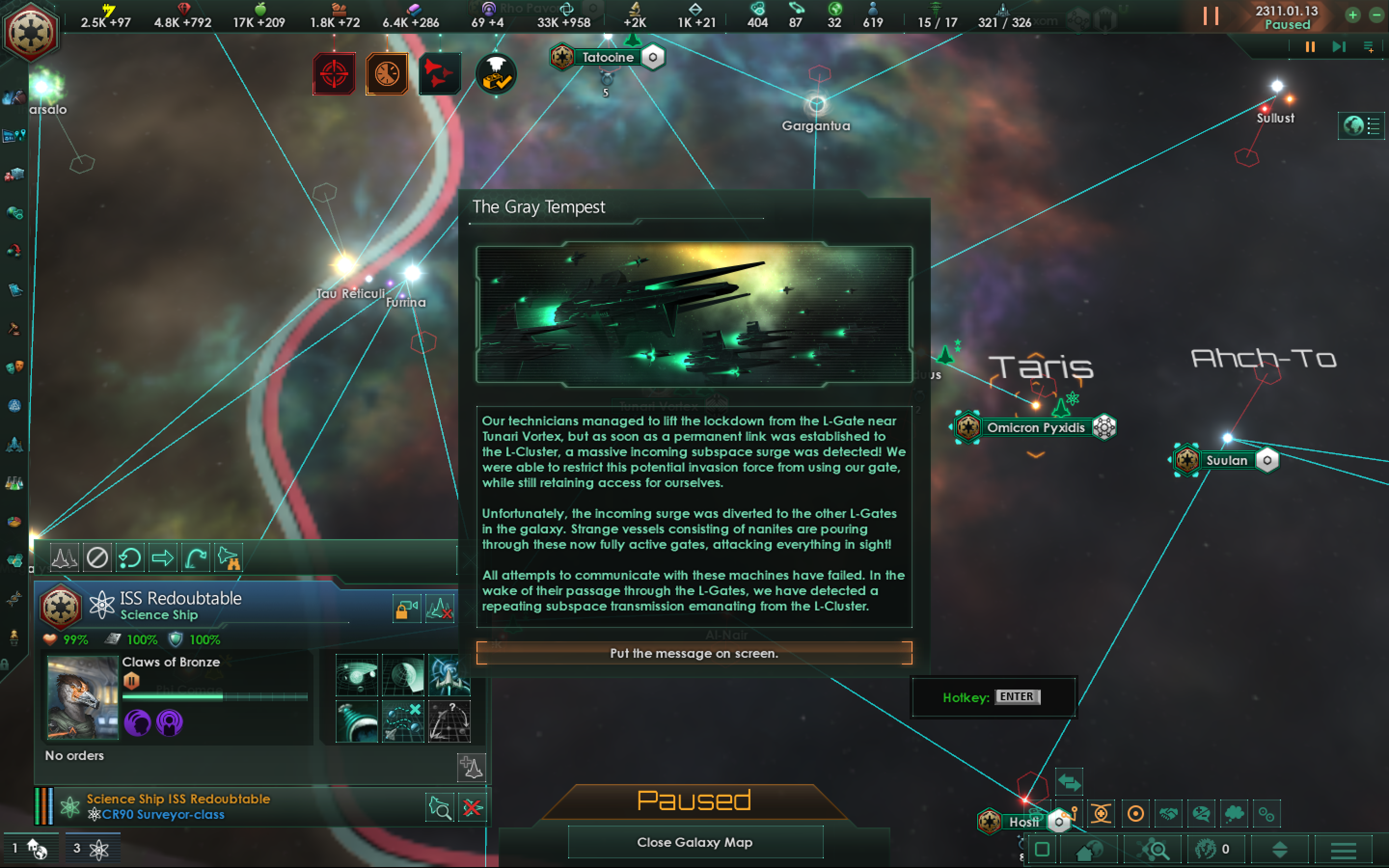
Task: Toggle the camera lock on ISS Redoubtable panel
Action: pyautogui.click(x=407, y=609)
